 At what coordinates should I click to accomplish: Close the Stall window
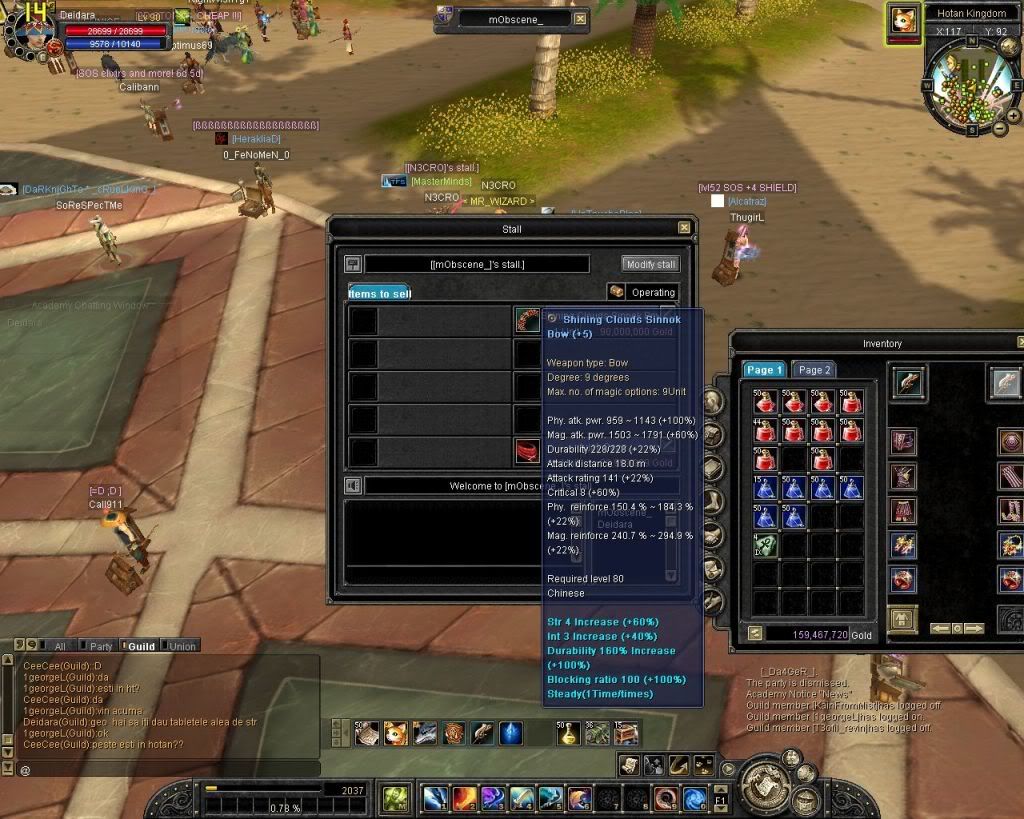pyautogui.click(x=684, y=228)
